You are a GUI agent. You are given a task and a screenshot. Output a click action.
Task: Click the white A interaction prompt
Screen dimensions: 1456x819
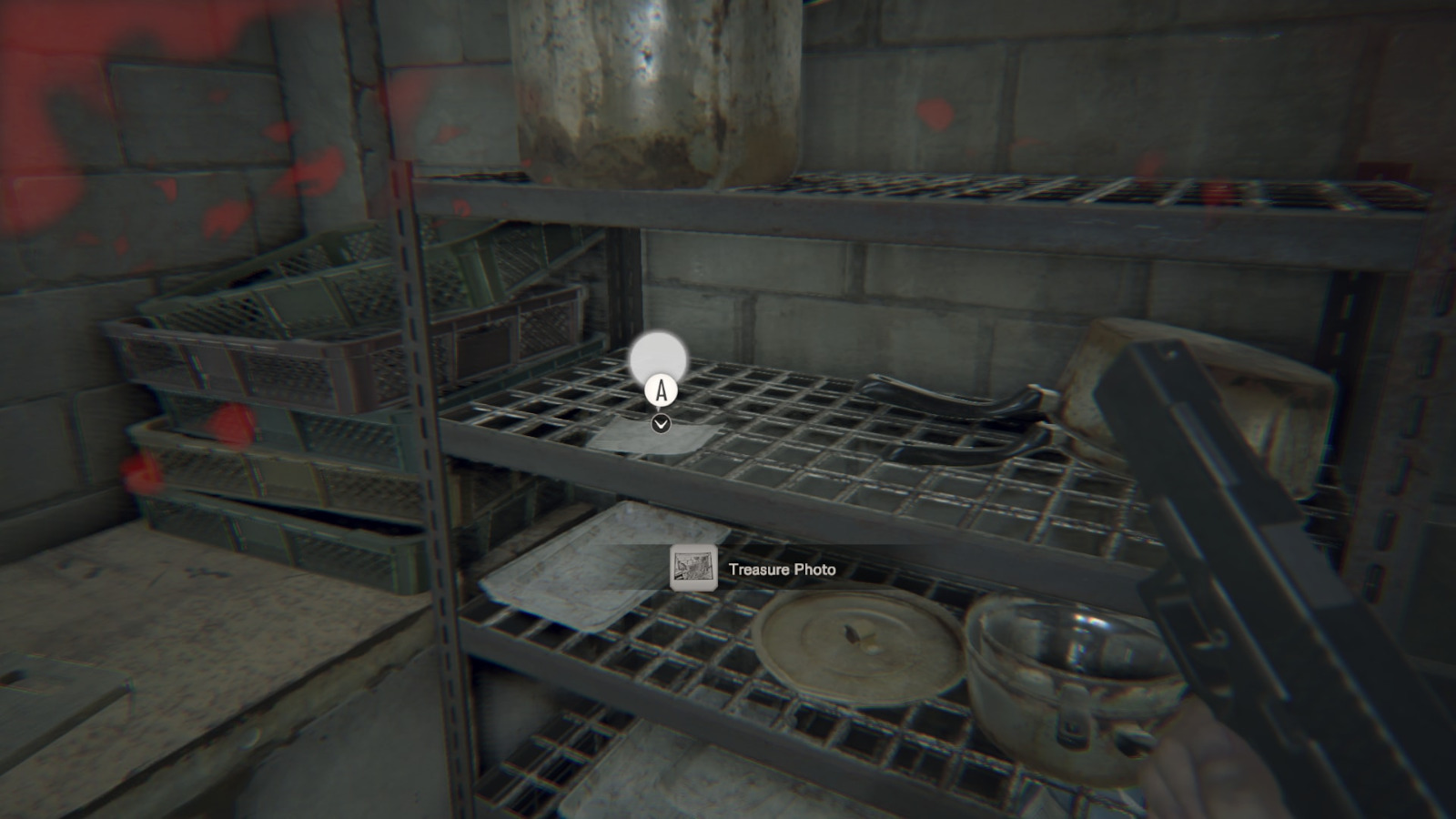pyautogui.click(x=661, y=391)
